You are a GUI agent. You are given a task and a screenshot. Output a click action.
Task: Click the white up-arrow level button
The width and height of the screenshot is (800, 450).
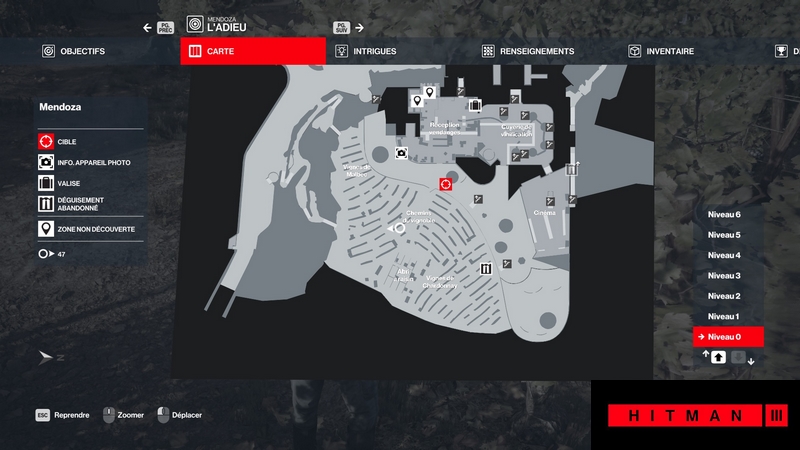pos(718,357)
